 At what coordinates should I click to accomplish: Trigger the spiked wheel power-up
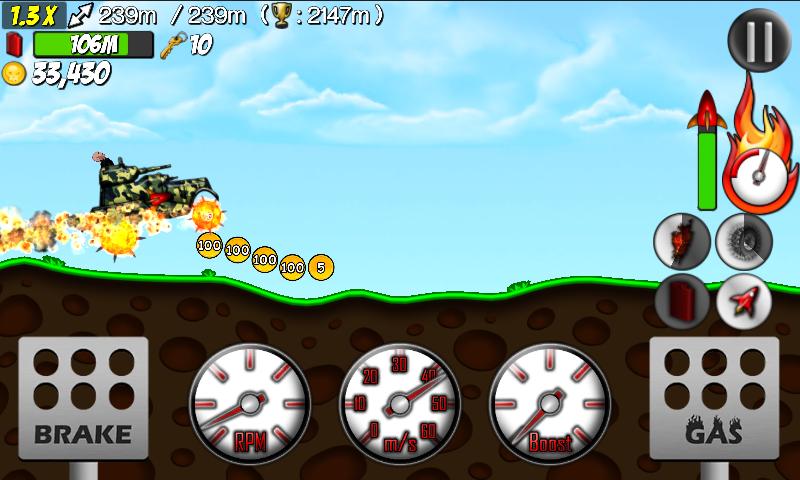(743, 242)
